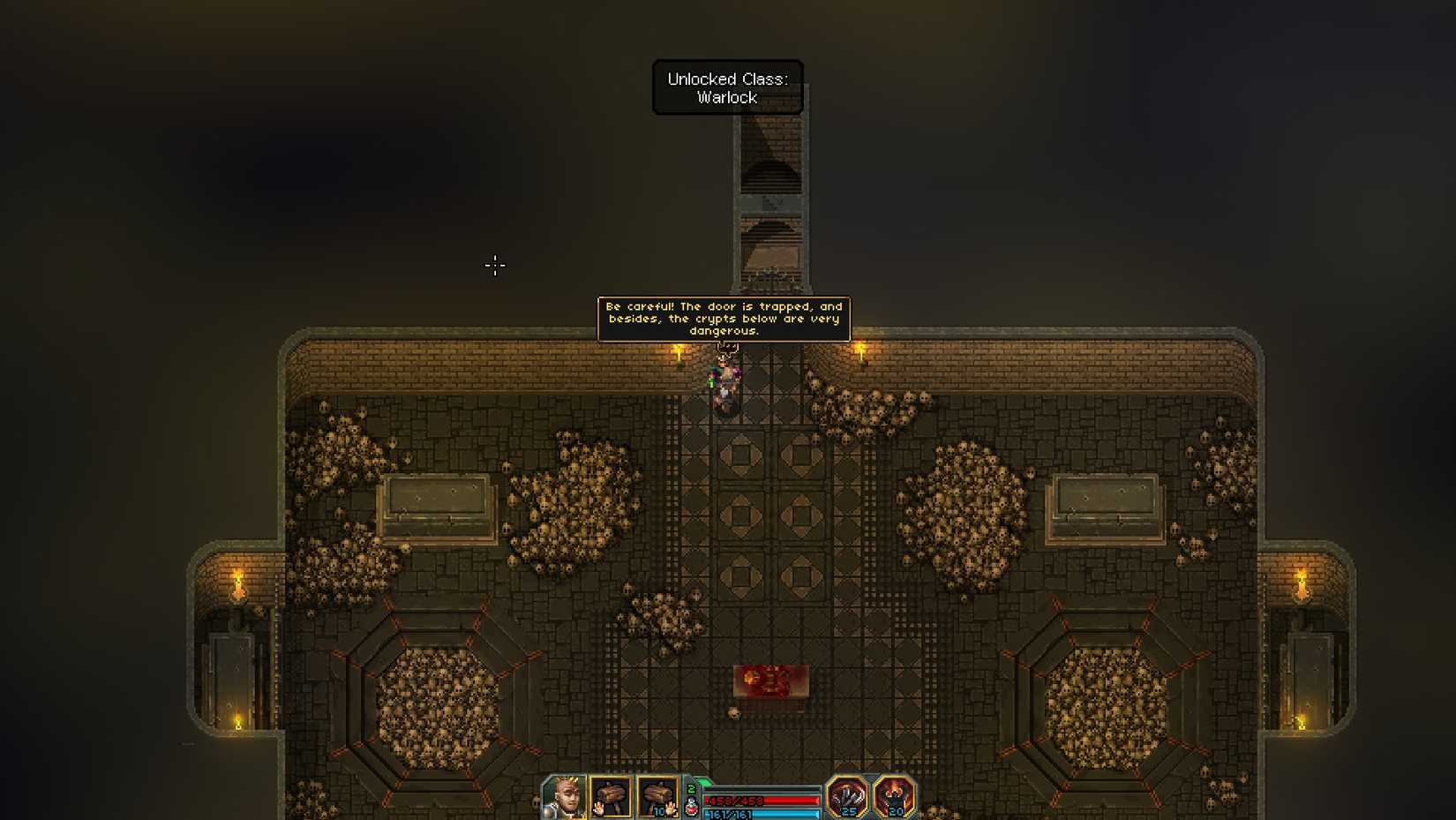Click the hand glyph on the leftmost skill slot
1456x820 pixels.
[x=599, y=808]
